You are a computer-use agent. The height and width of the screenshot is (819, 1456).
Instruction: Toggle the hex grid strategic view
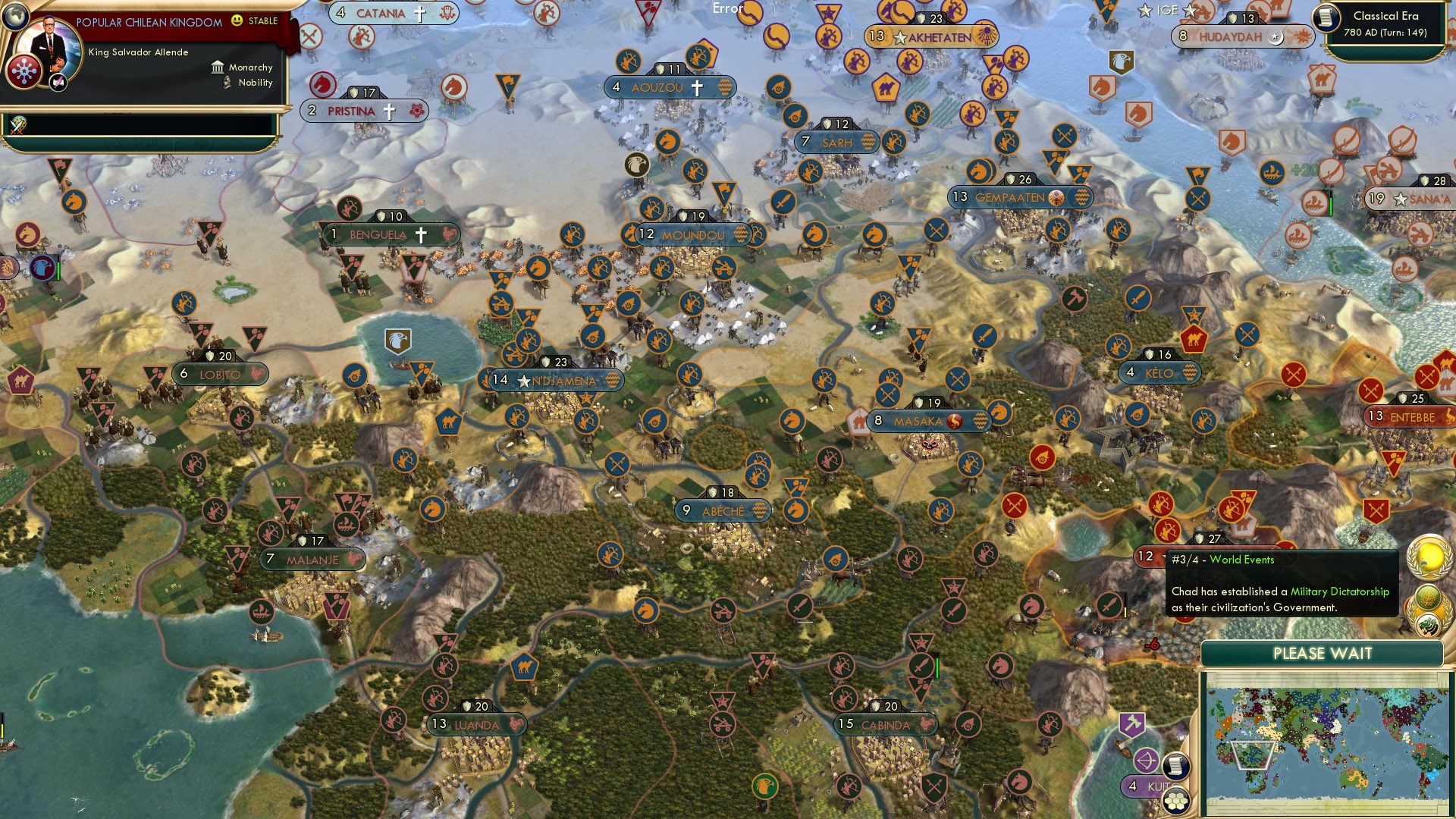tap(1176, 802)
